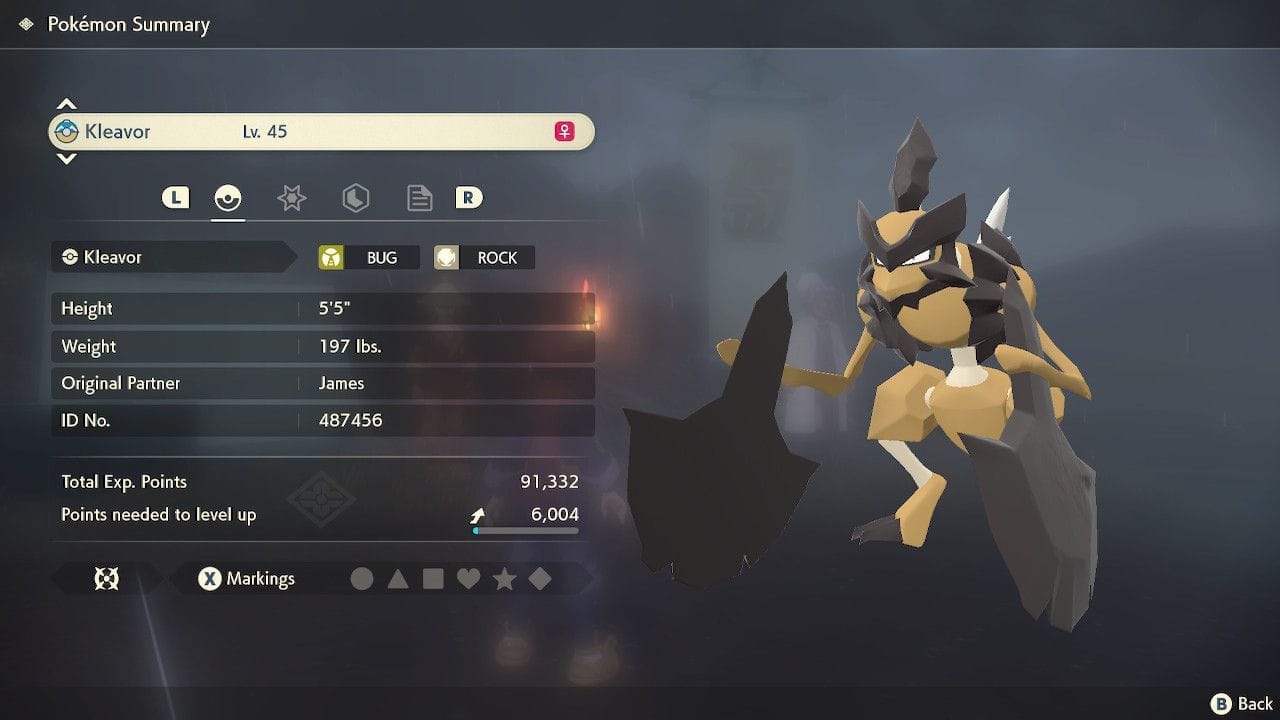The height and width of the screenshot is (720, 1280).
Task: Open the hexagon stats tab
Action: click(x=355, y=197)
